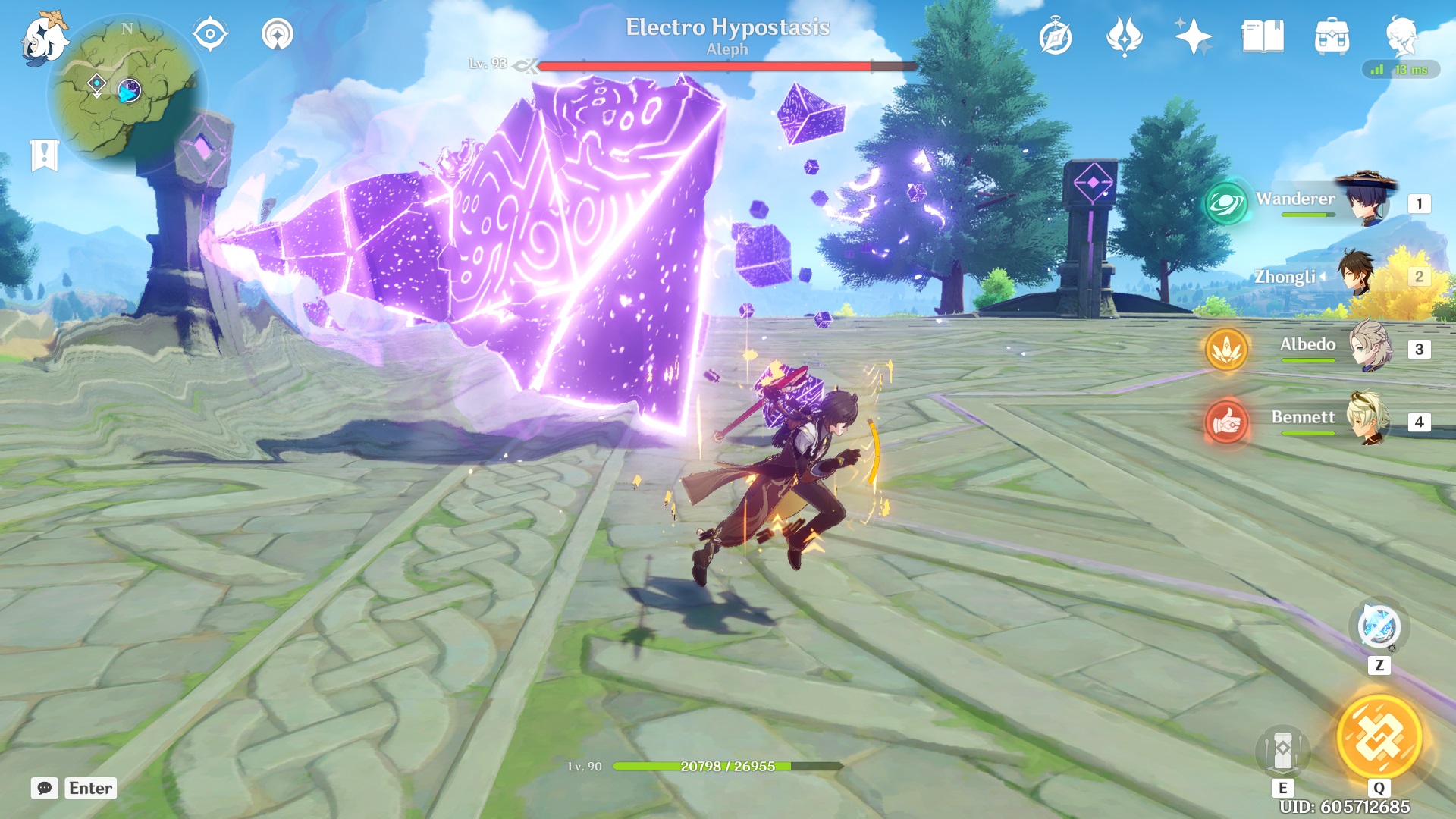Open the Paimon menu
Screen dimensions: 1456x819
click(47, 36)
